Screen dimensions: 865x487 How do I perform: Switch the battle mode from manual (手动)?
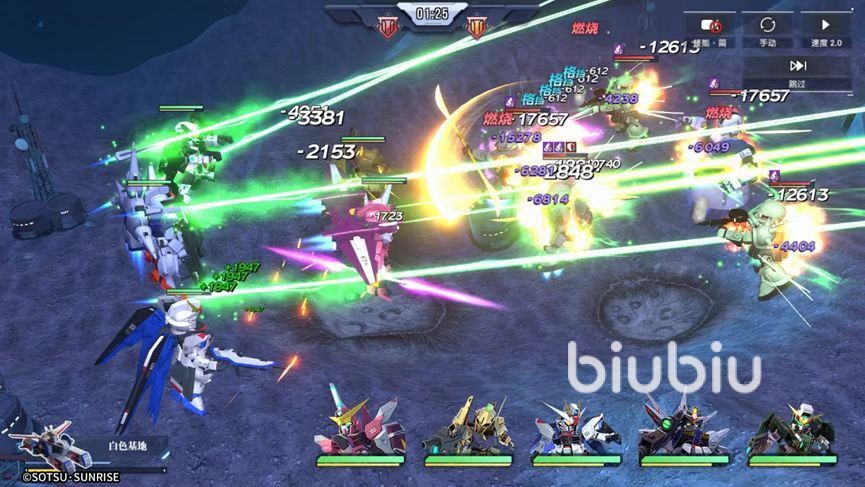[x=768, y=30]
